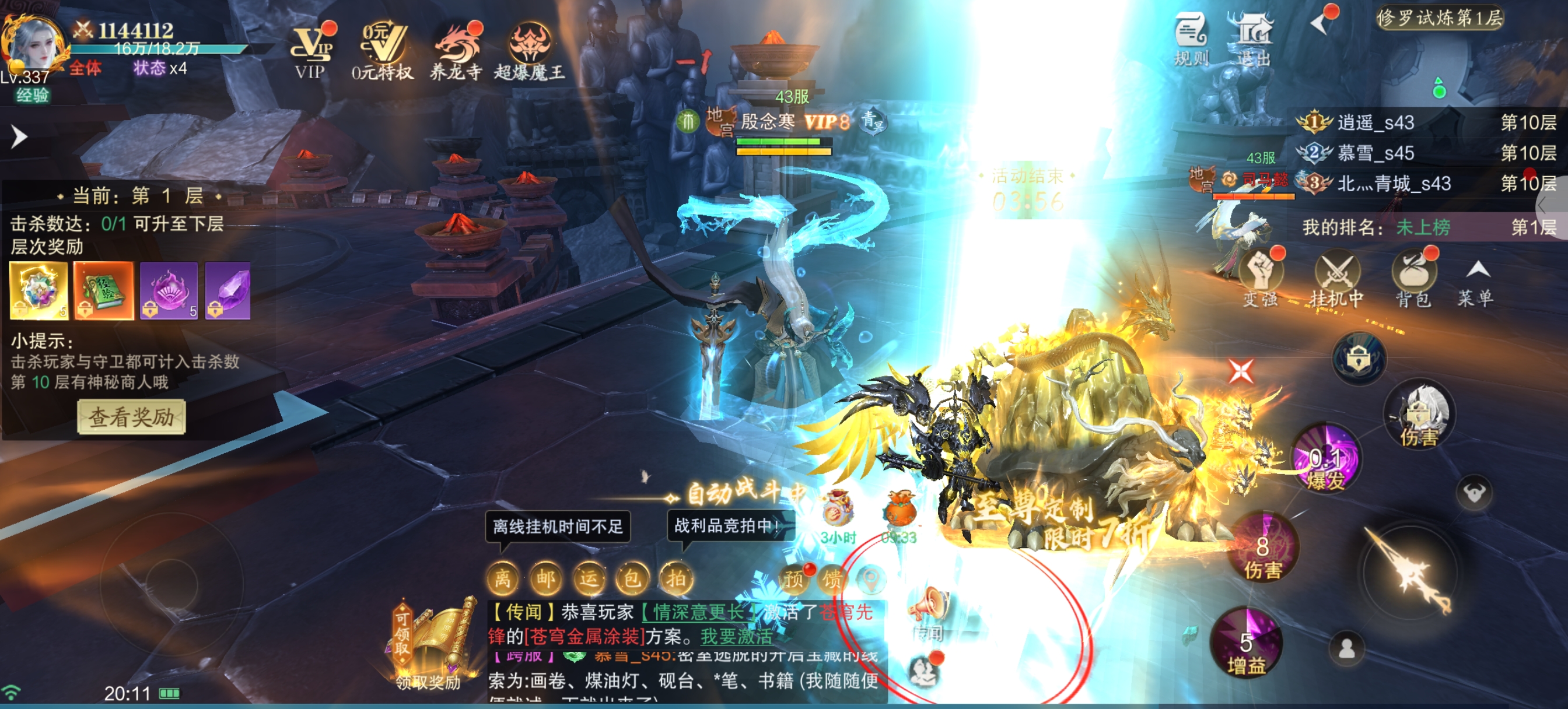The height and width of the screenshot is (709, 1568).
Task: Activate the purple 增益 buff skill
Action: pos(1246,645)
